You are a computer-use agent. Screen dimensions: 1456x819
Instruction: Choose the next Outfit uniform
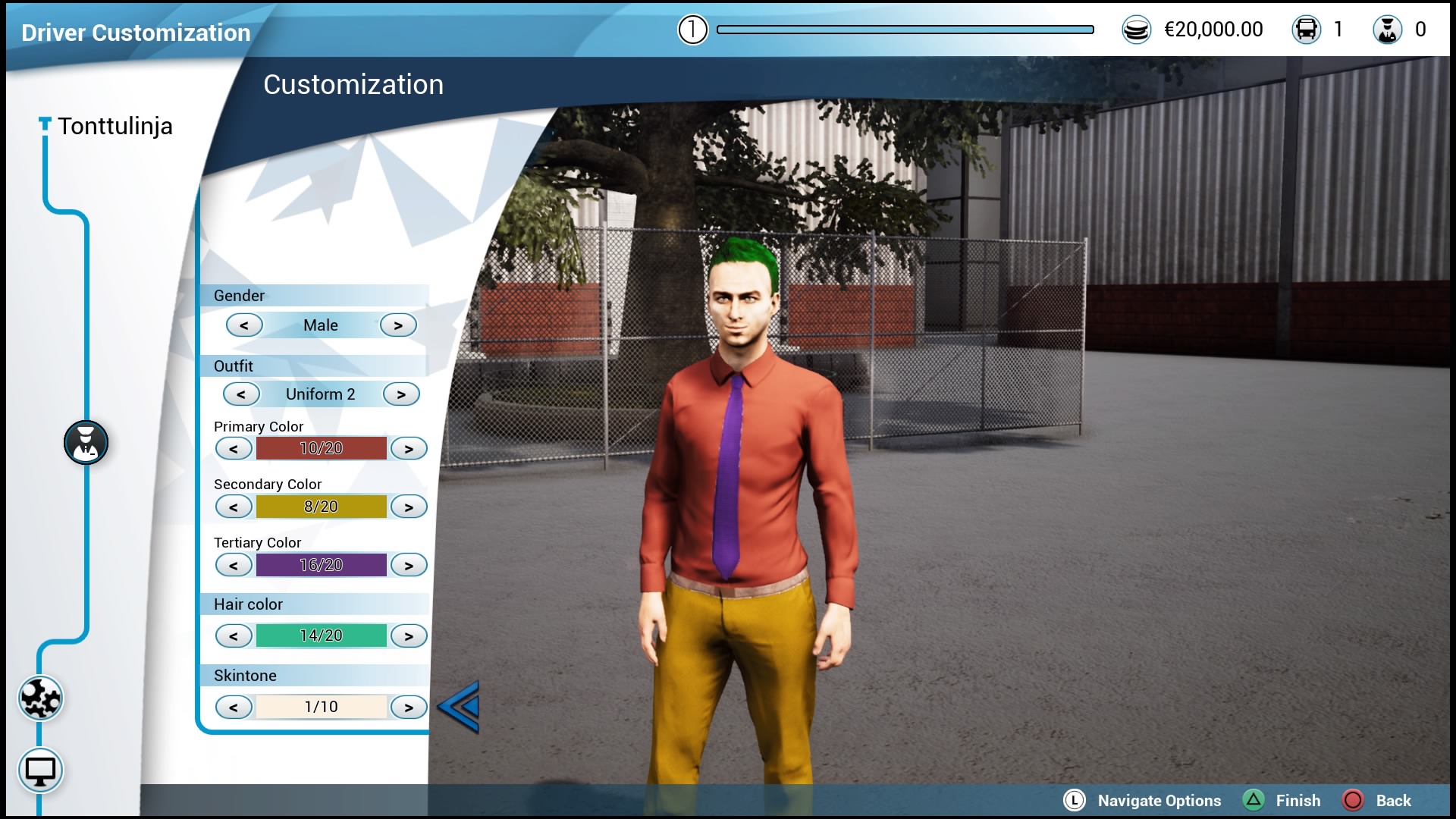[x=401, y=394]
